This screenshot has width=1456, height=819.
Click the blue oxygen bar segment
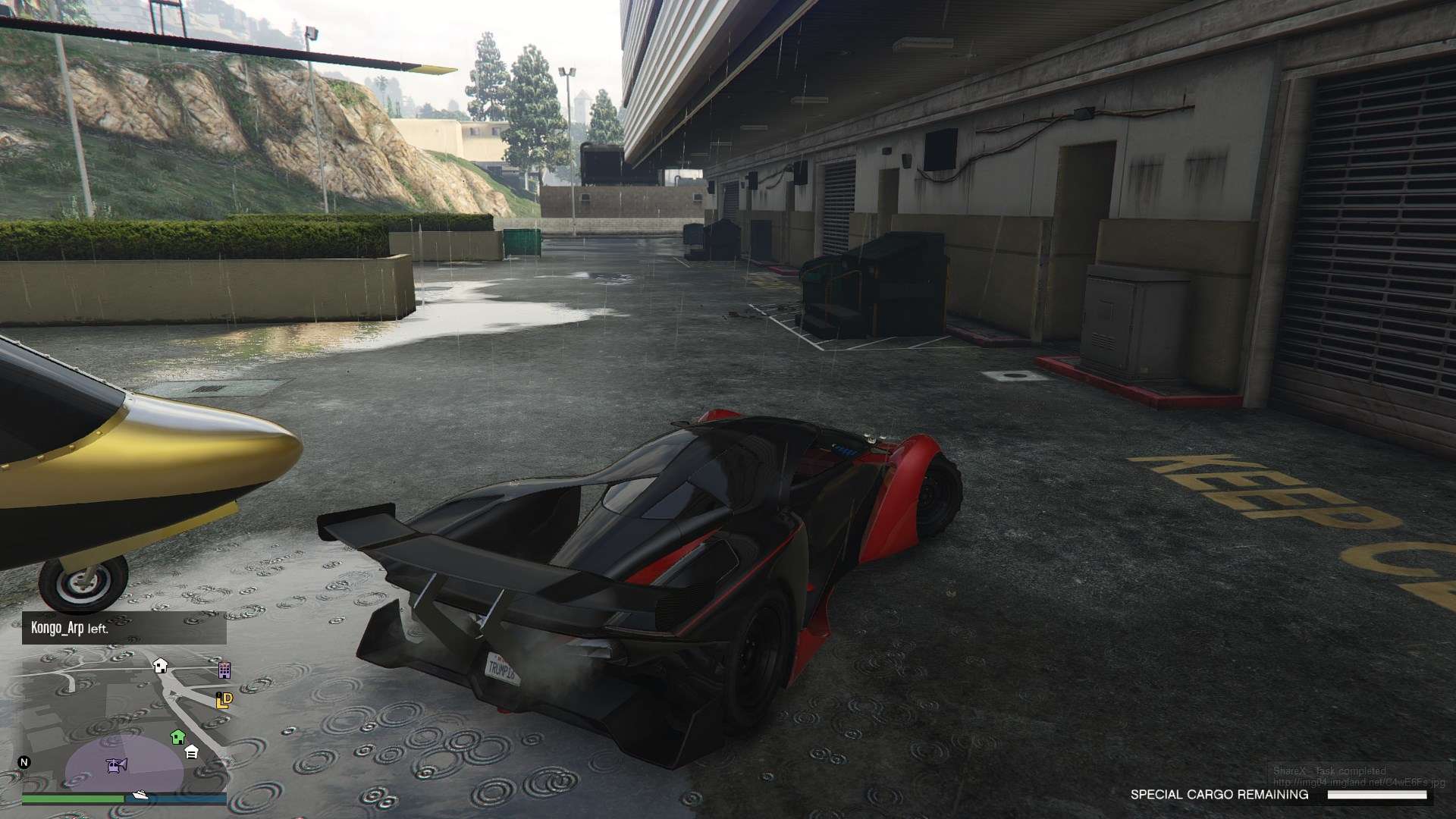tap(182, 798)
